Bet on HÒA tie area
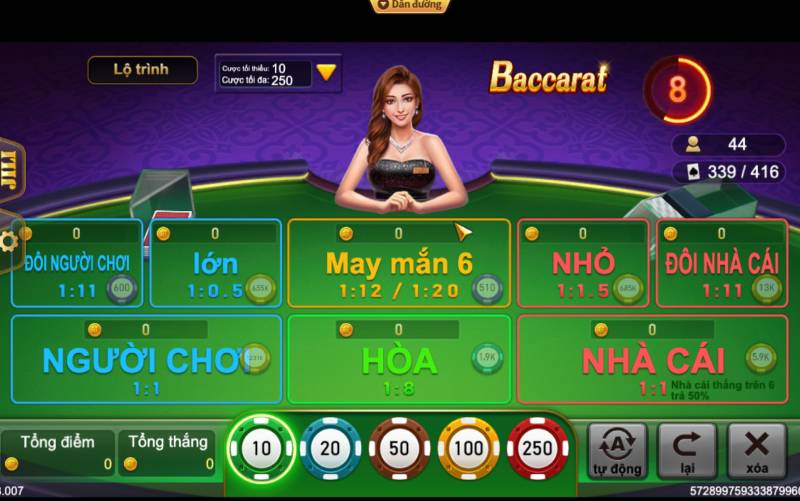800x501 pixels. (399, 359)
